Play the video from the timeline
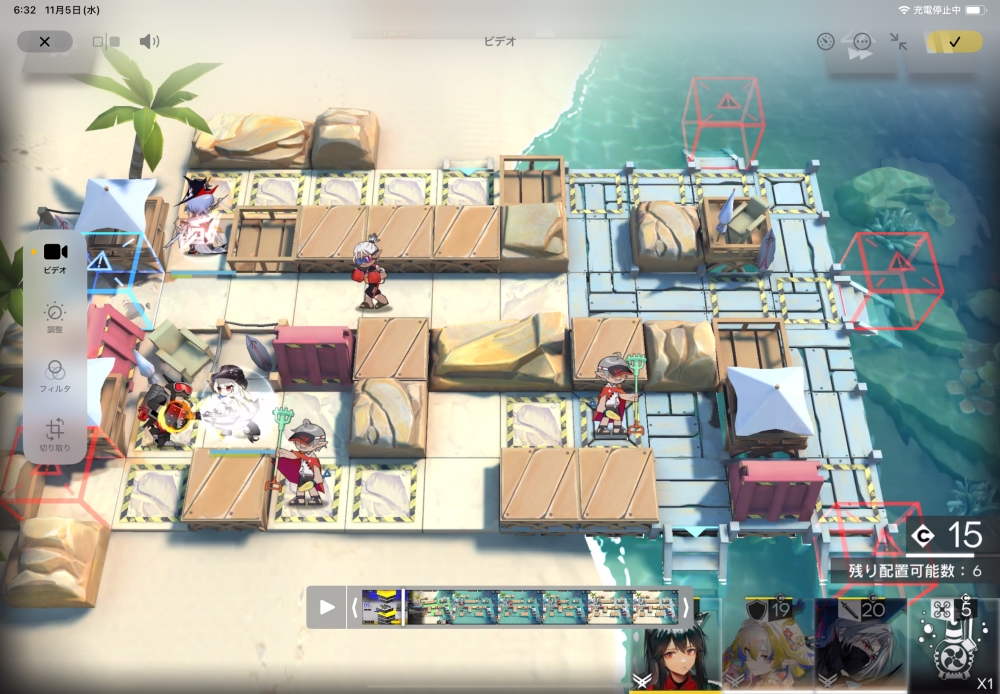Image resolution: width=1000 pixels, height=694 pixels. [327, 607]
